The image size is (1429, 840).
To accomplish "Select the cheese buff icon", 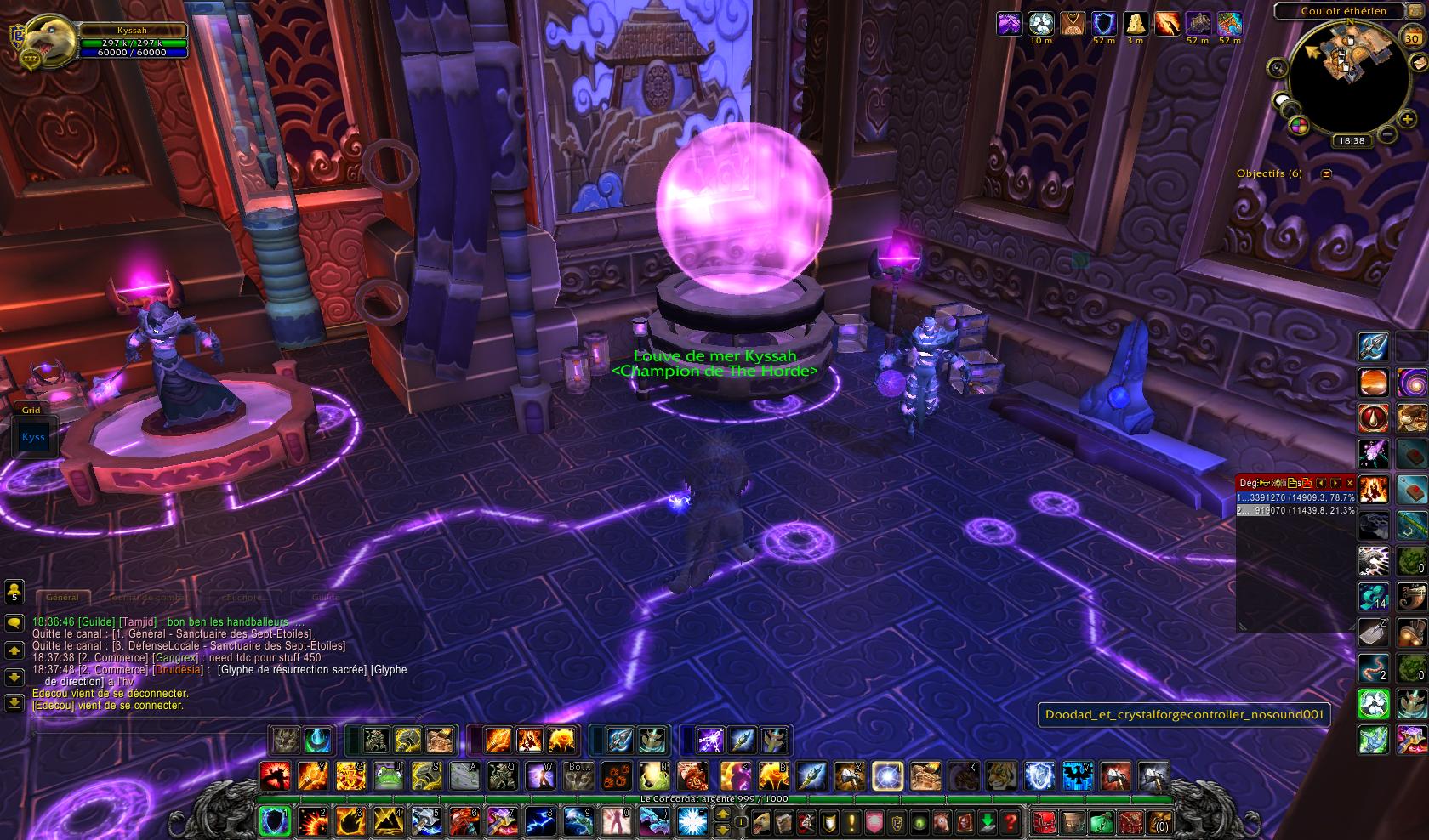I will 1135,24.
